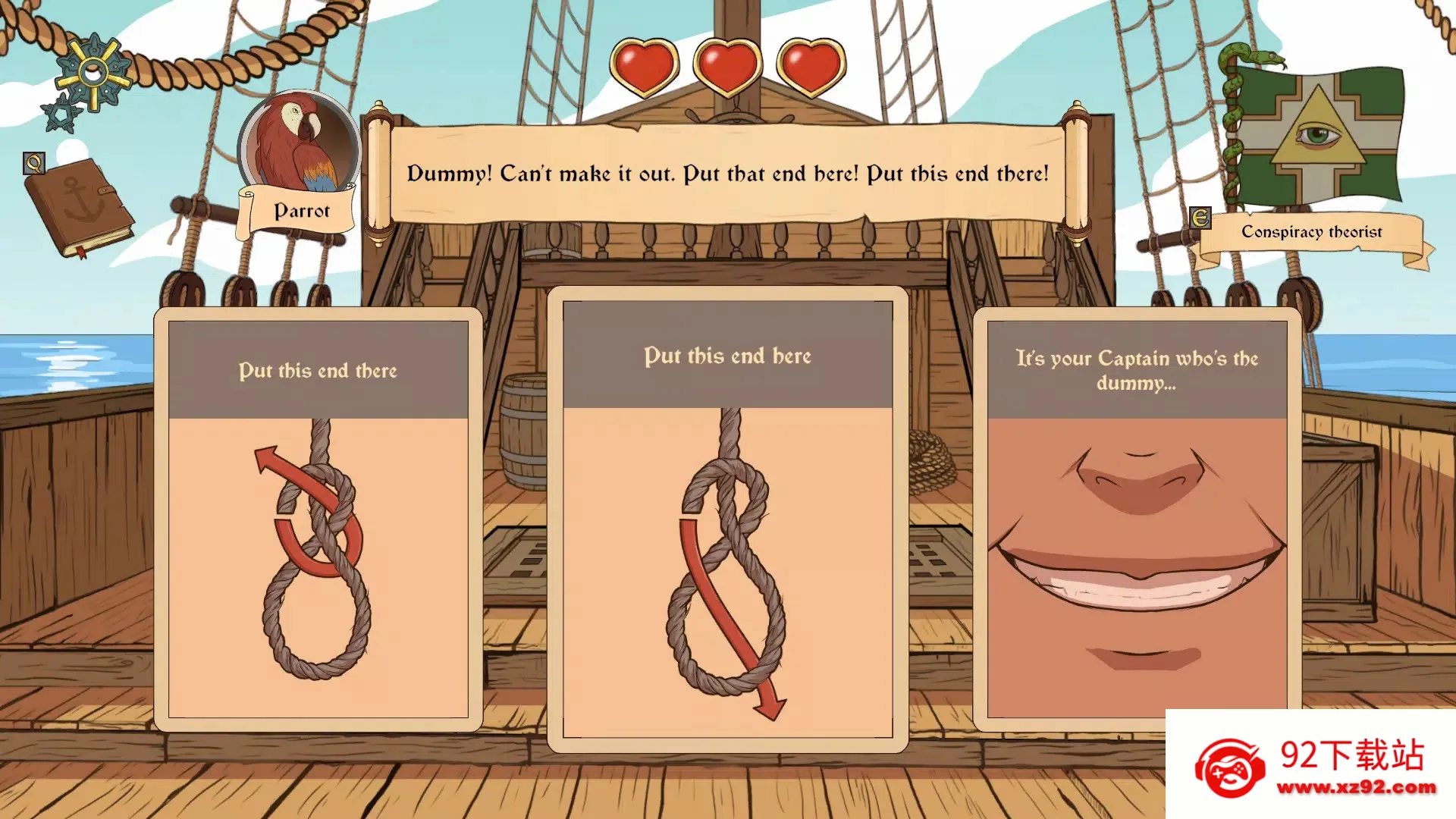Select the "Put this end here" card
Screen dimensions: 1456x819
click(x=727, y=519)
